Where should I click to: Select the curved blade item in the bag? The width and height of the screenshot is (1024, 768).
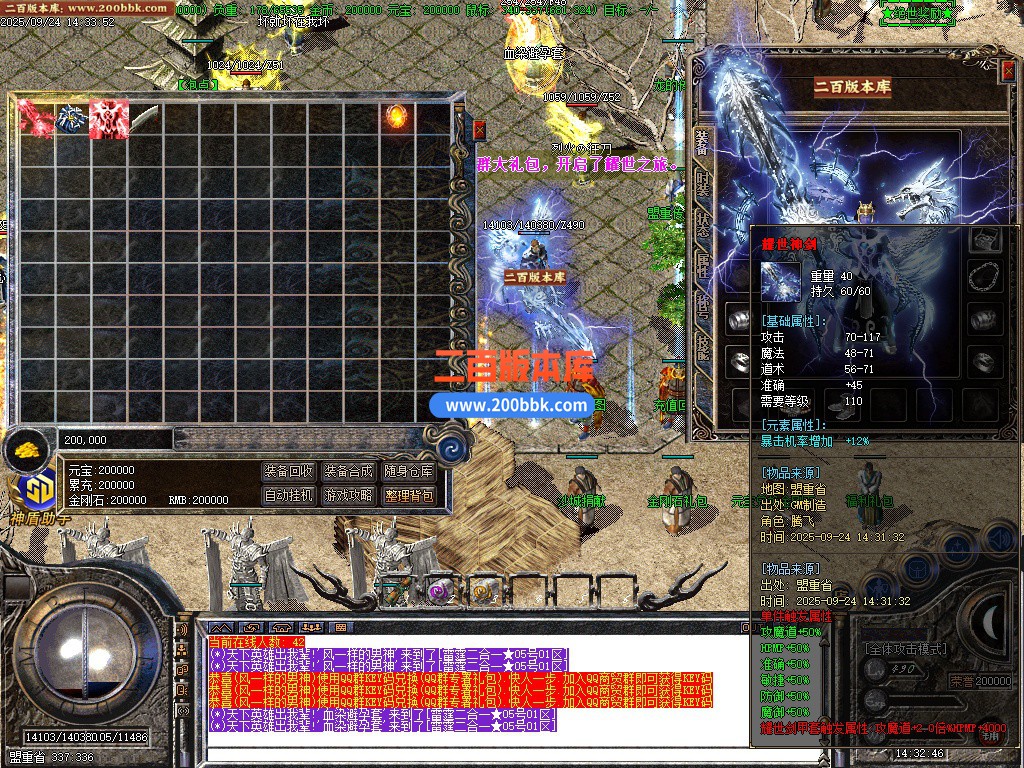click(x=145, y=118)
